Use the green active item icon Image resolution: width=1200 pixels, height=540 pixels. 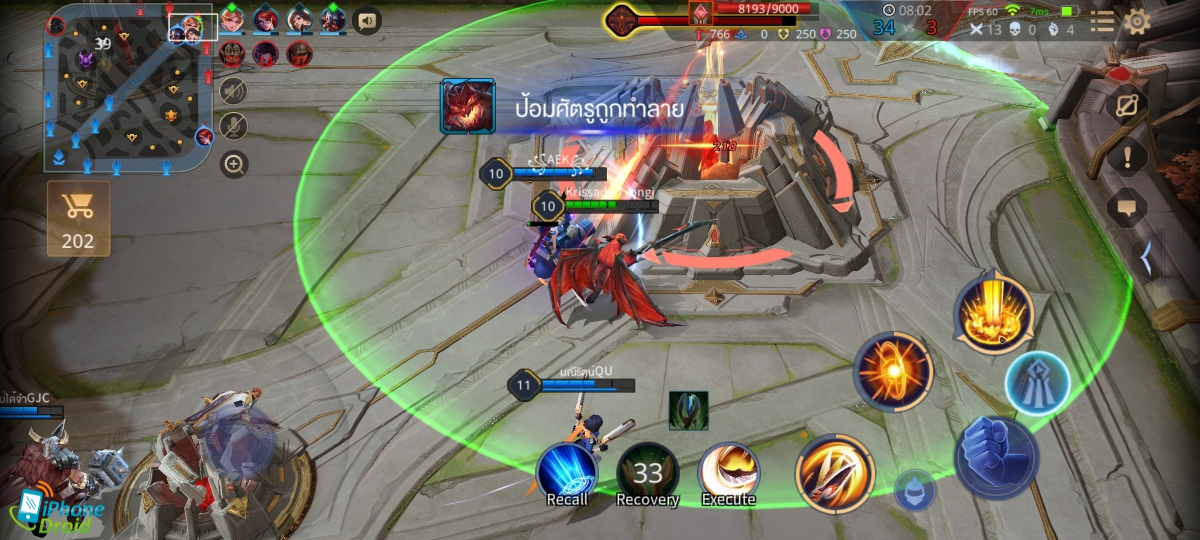point(688,410)
